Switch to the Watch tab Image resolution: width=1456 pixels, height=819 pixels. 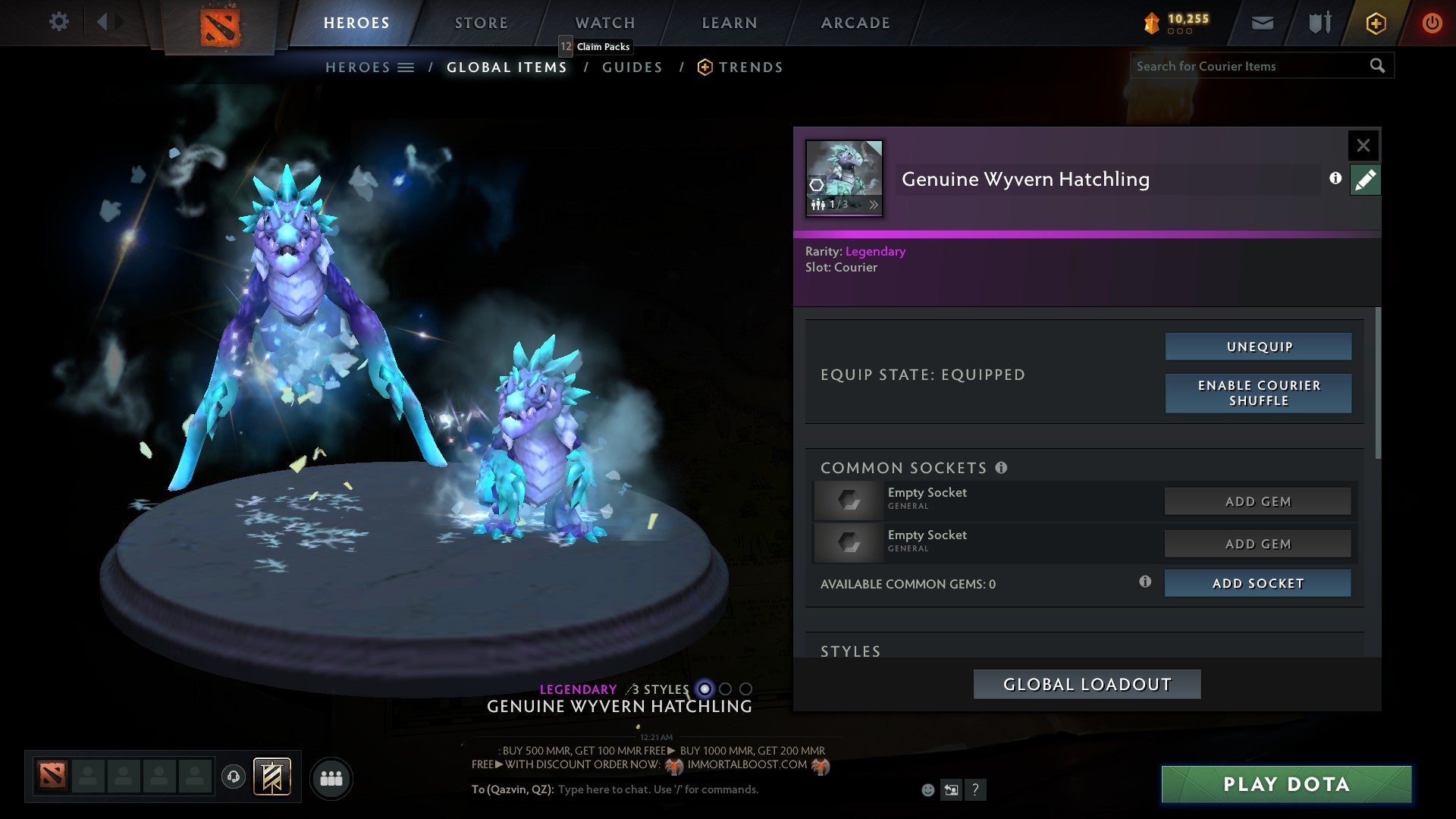[604, 23]
